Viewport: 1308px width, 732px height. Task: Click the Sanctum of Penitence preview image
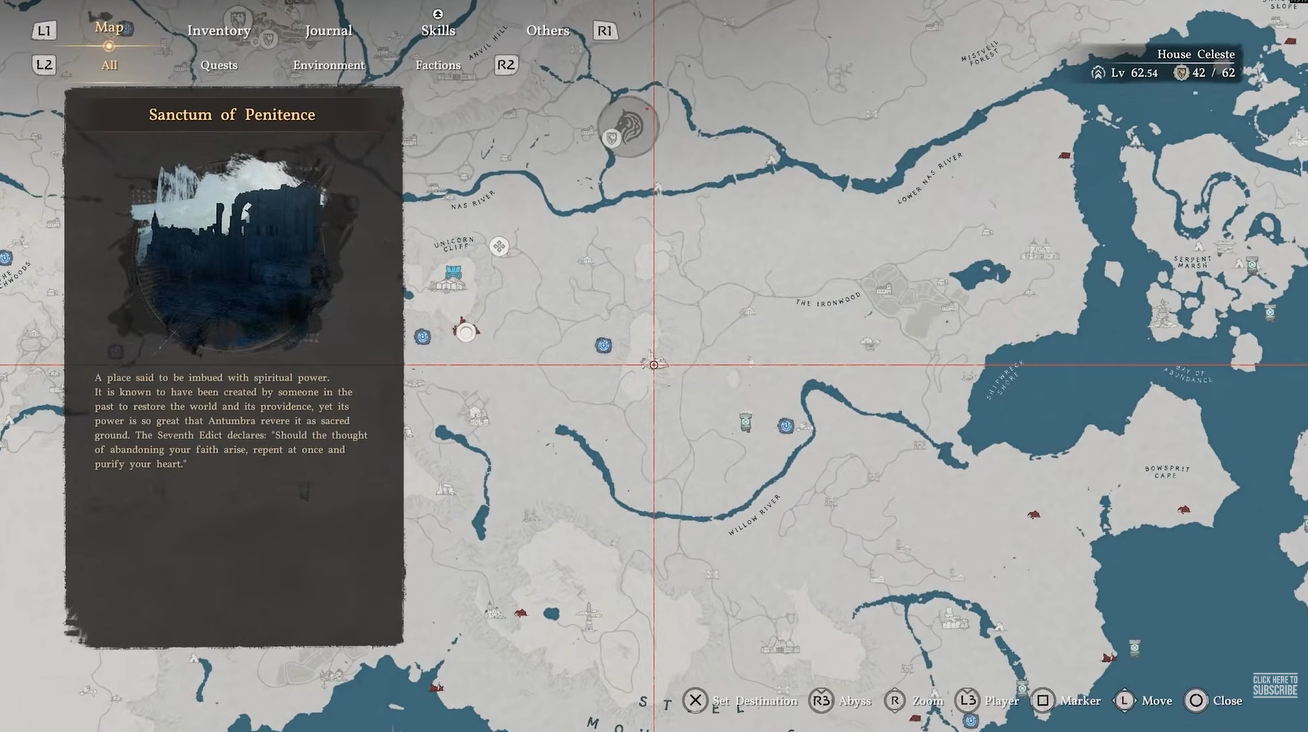point(233,252)
